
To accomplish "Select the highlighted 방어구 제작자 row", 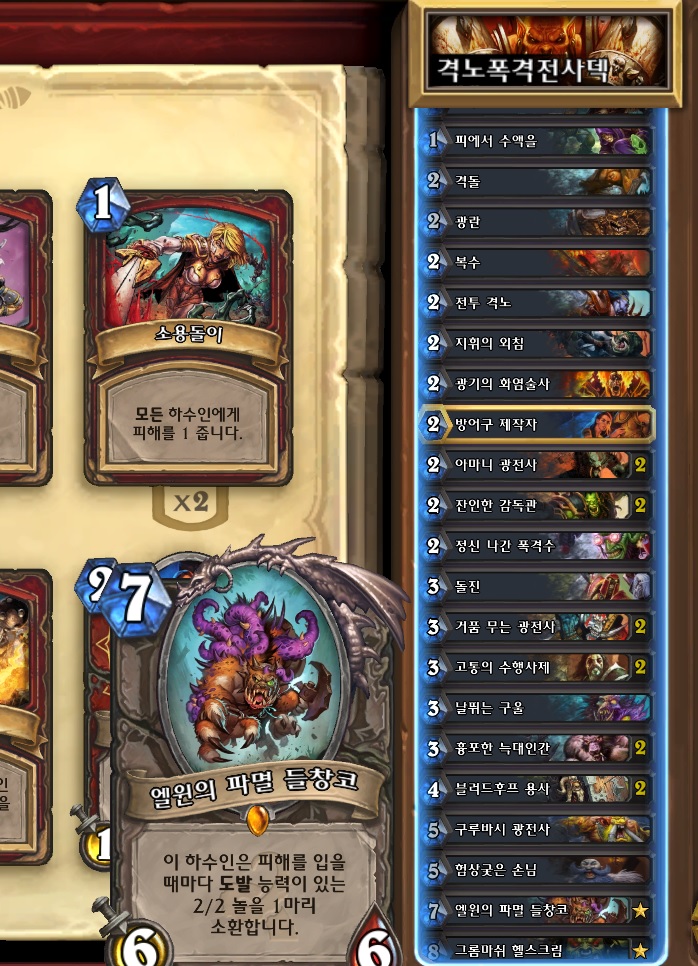I will tap(538, 424).
